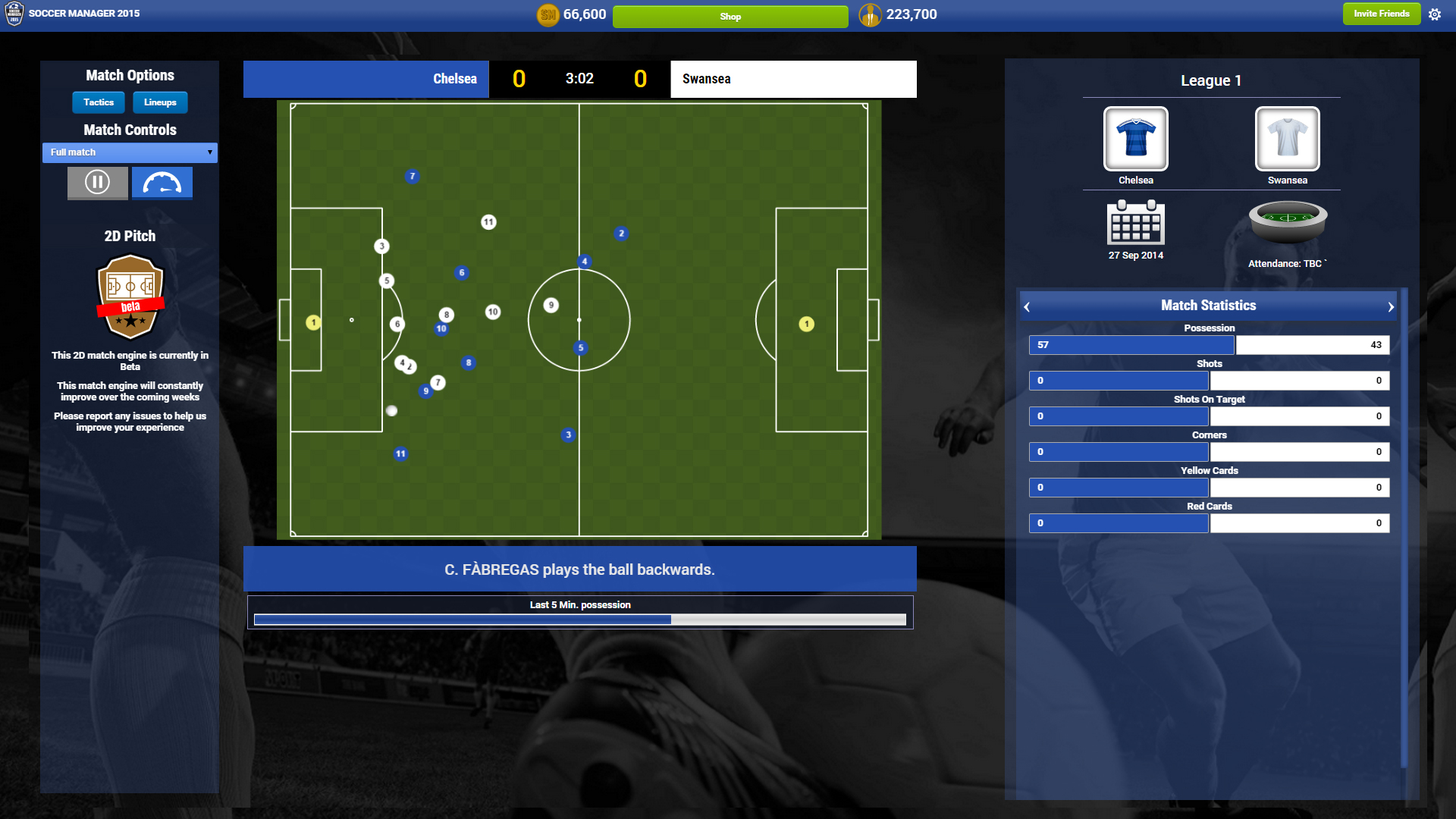Pause the match simulation
Viewport: 1456px width, 819px height.
point(97,182)
